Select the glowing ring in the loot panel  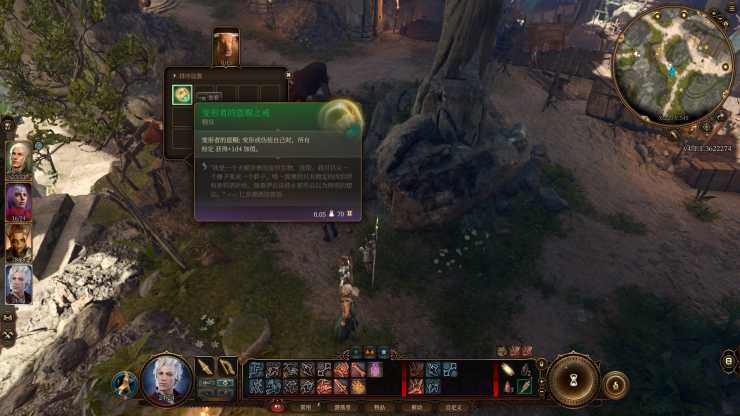pyautogui.click(x=182, y=95)
